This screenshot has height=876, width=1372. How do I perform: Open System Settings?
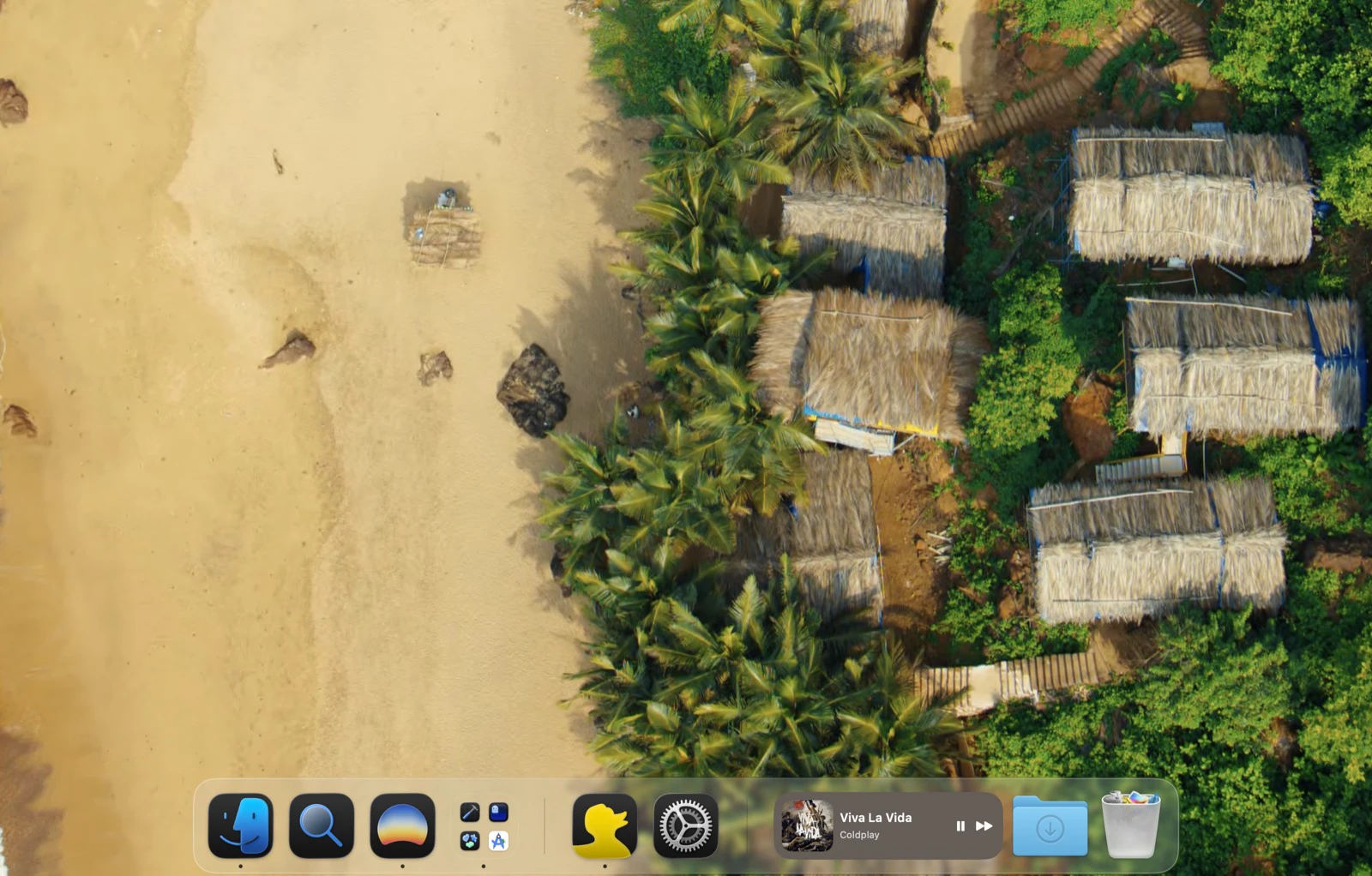(686, 825)
